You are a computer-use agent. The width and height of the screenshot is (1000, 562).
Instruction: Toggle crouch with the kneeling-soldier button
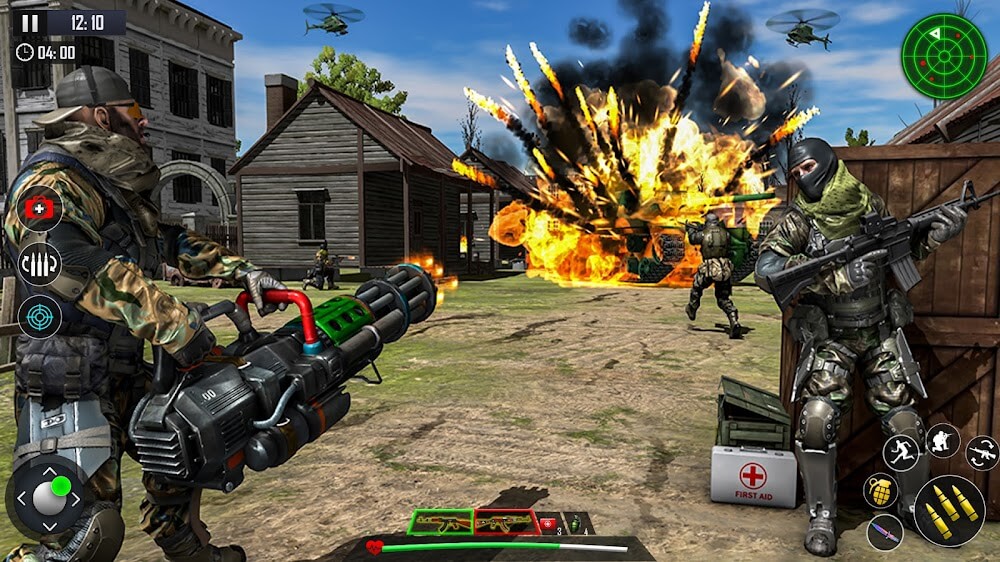pyautogui.click(x=942, y=440)
